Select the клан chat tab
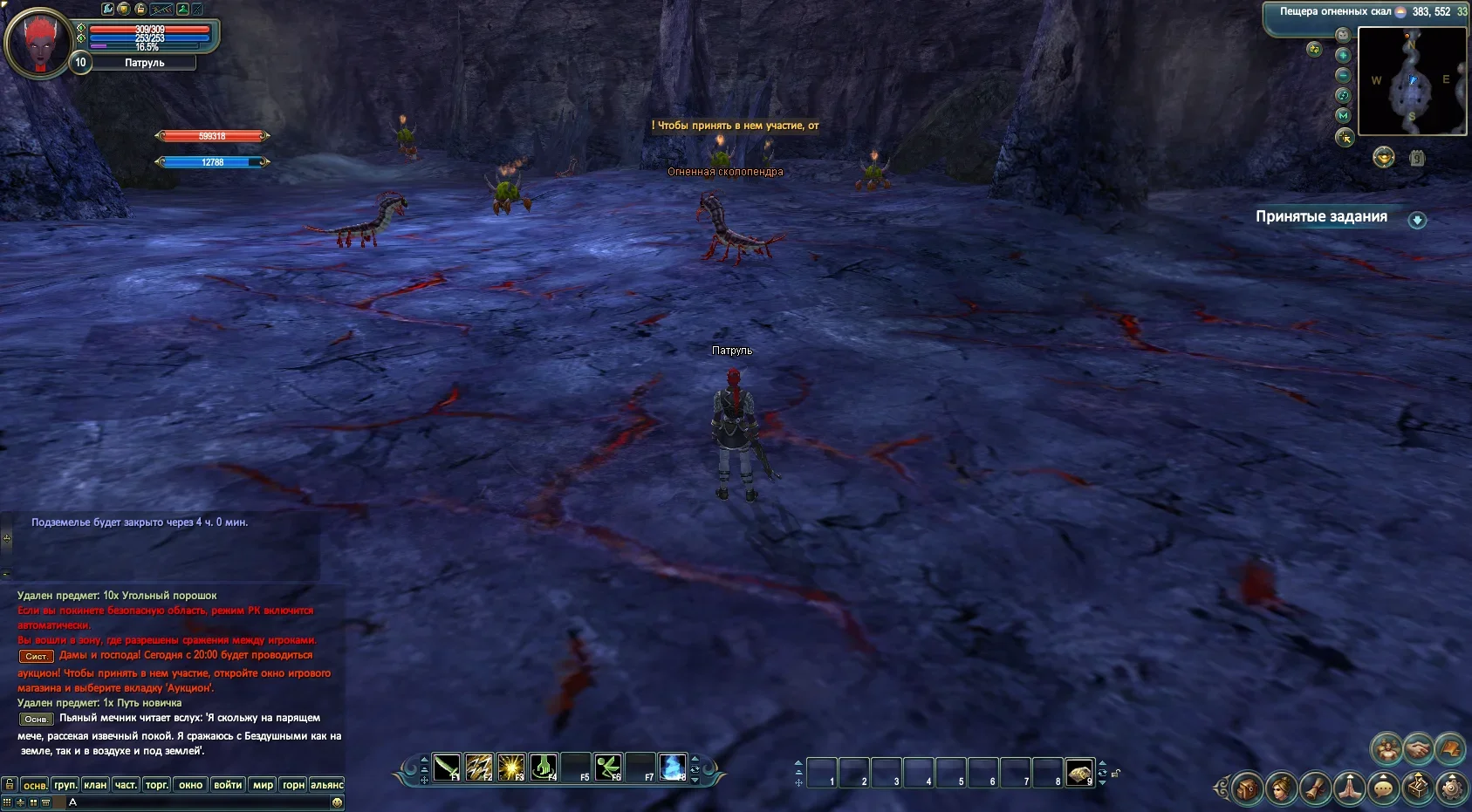The height and width of the screenshot is (812, 1472). [x=95, y=785]
